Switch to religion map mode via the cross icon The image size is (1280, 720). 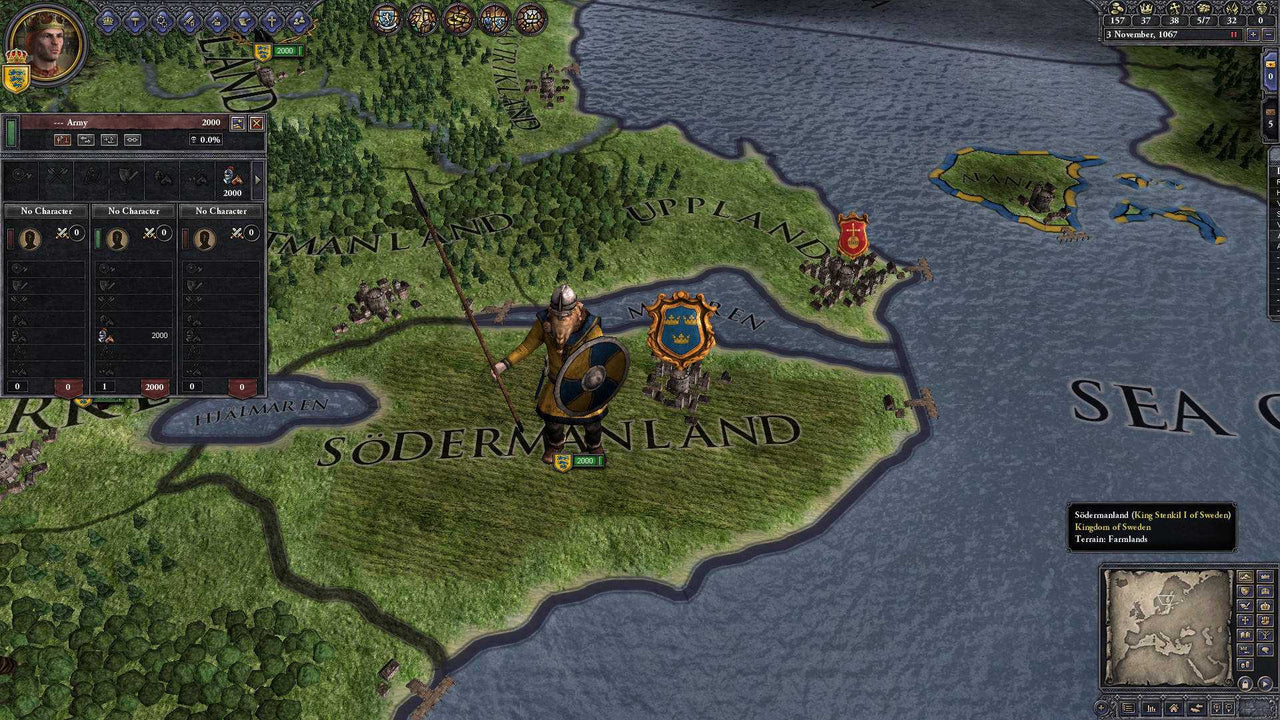(x=1245, y=620)
